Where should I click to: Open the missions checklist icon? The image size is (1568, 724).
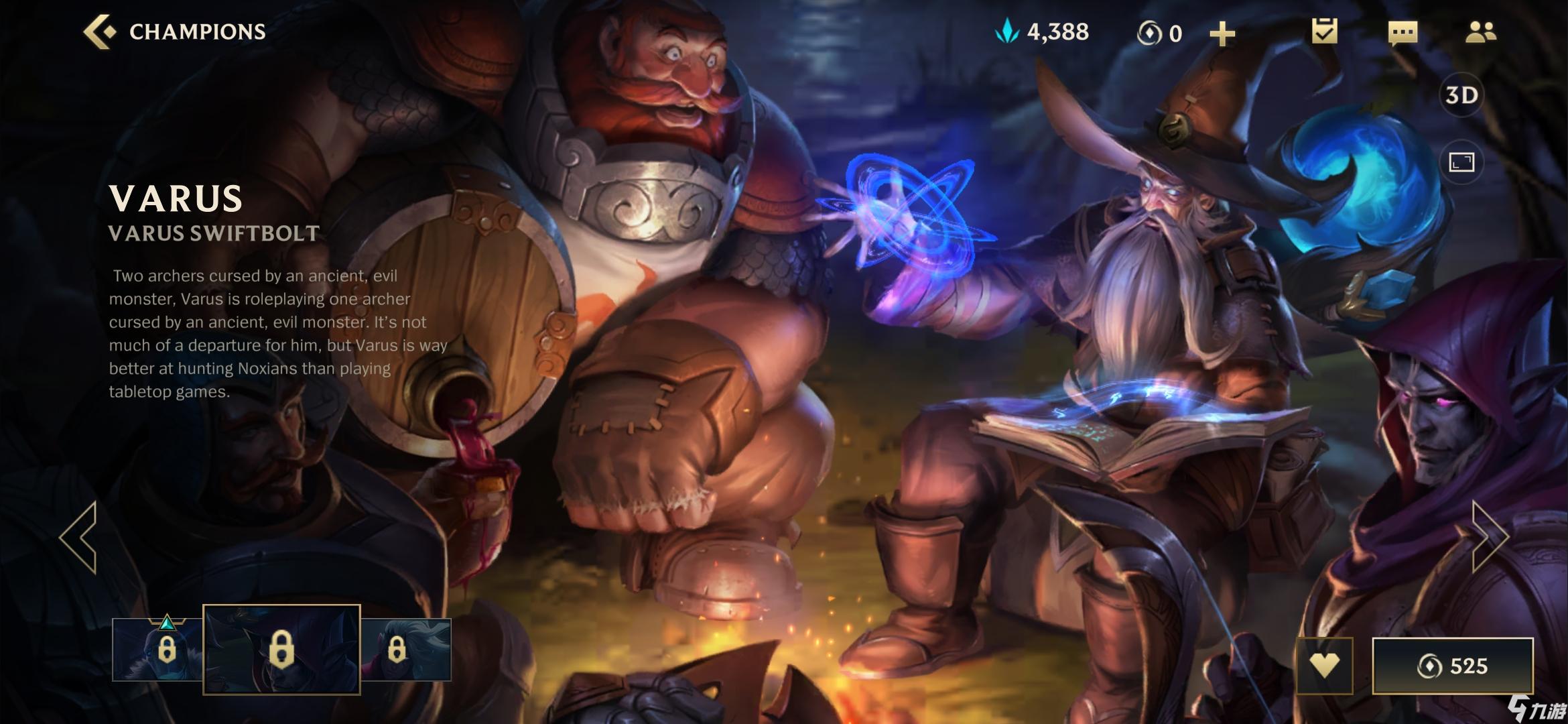(x=1324, y=32)
